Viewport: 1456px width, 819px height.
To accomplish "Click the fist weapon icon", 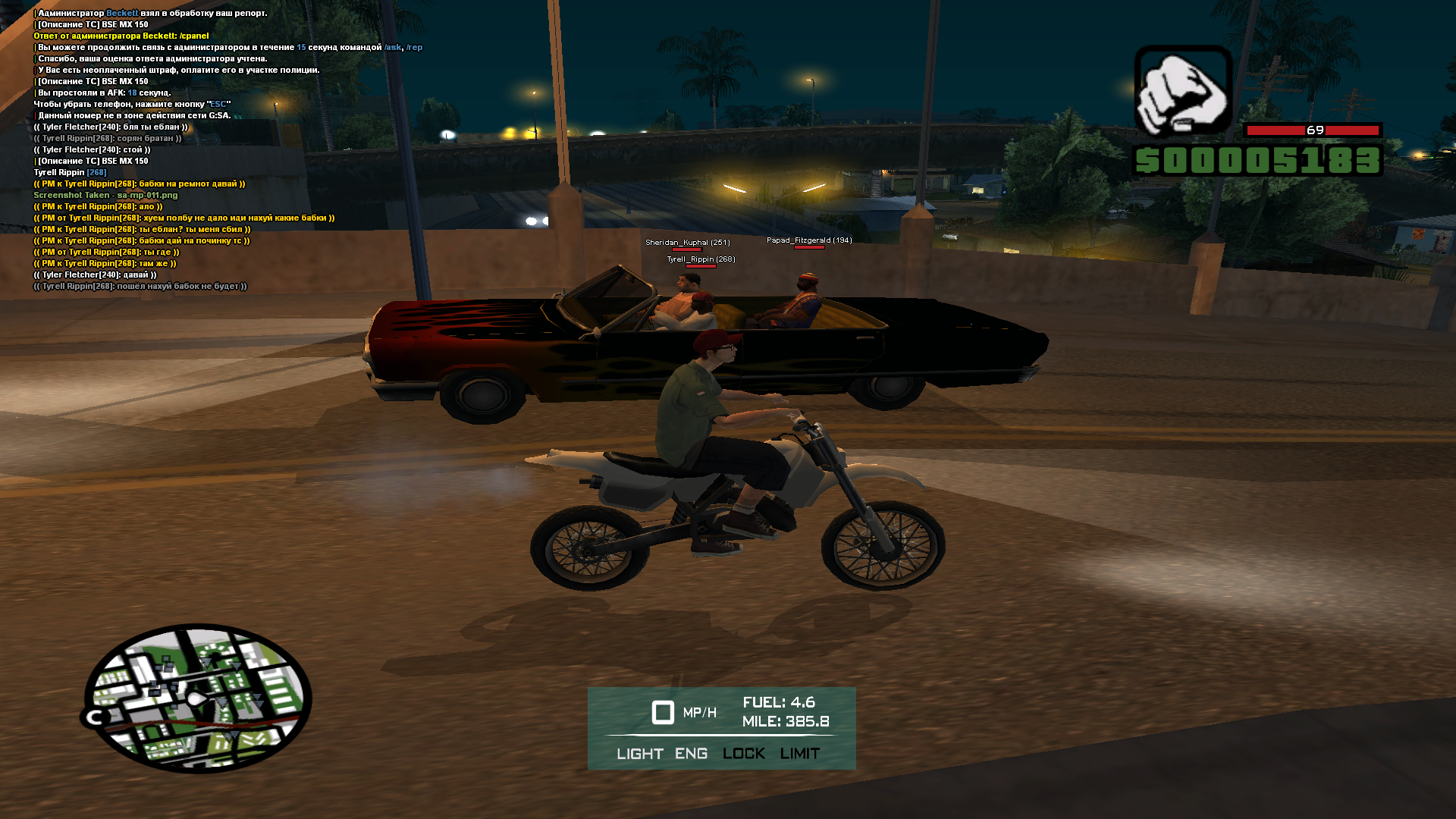I will tap(1182, 91).
